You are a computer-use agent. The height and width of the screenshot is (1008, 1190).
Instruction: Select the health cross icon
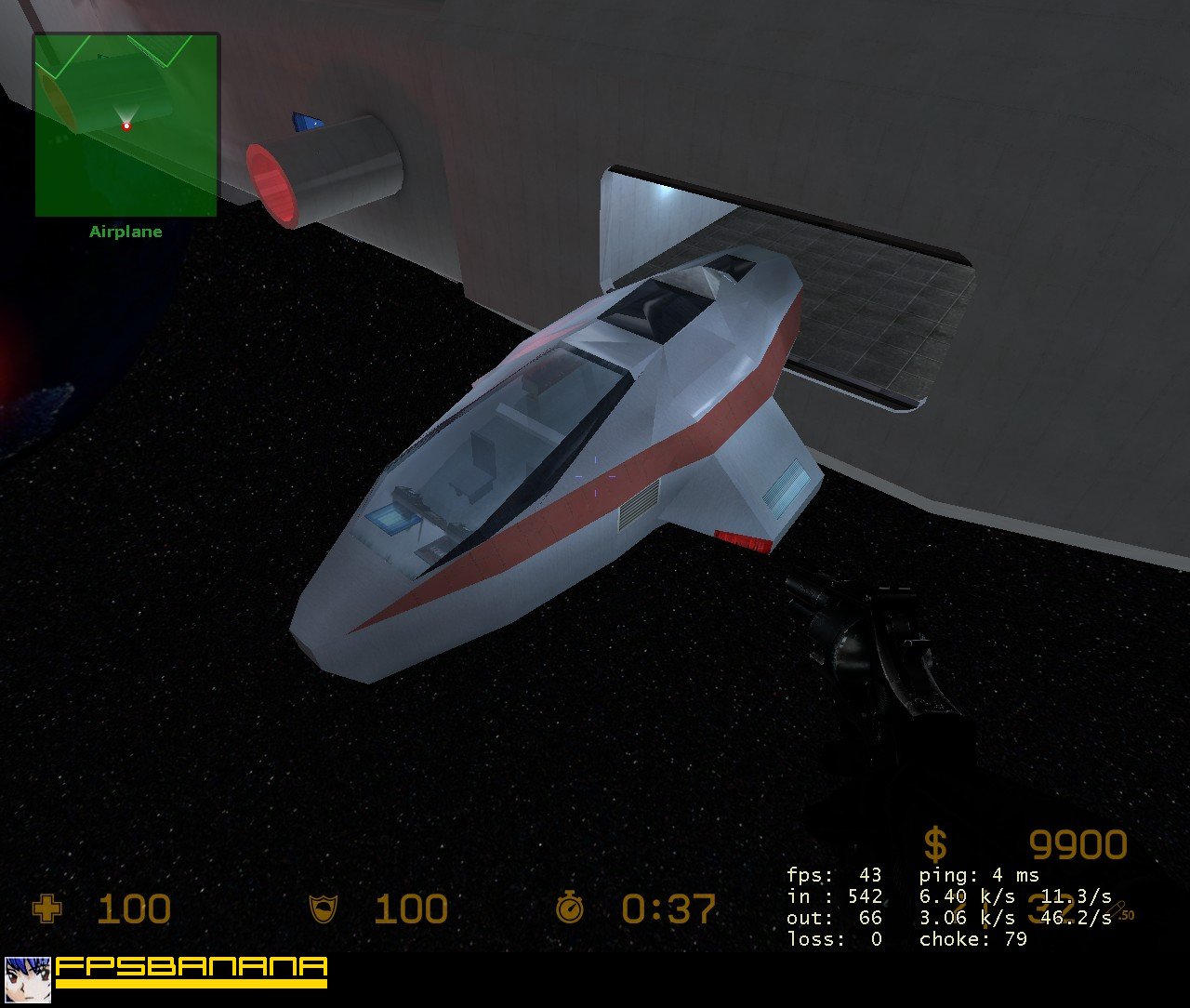[46, 909]
